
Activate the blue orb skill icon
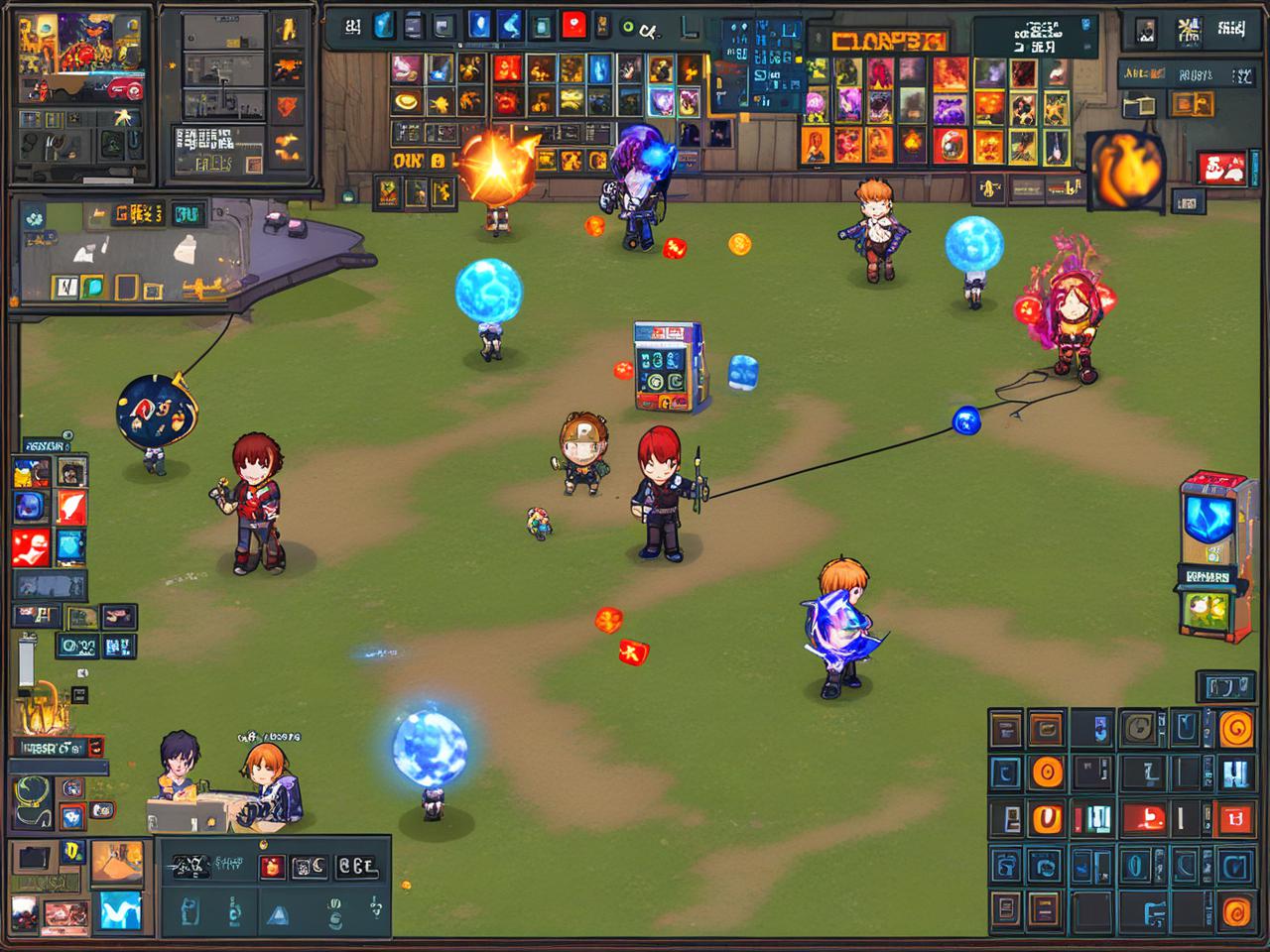pyautogui.click(x=31, y=508)
